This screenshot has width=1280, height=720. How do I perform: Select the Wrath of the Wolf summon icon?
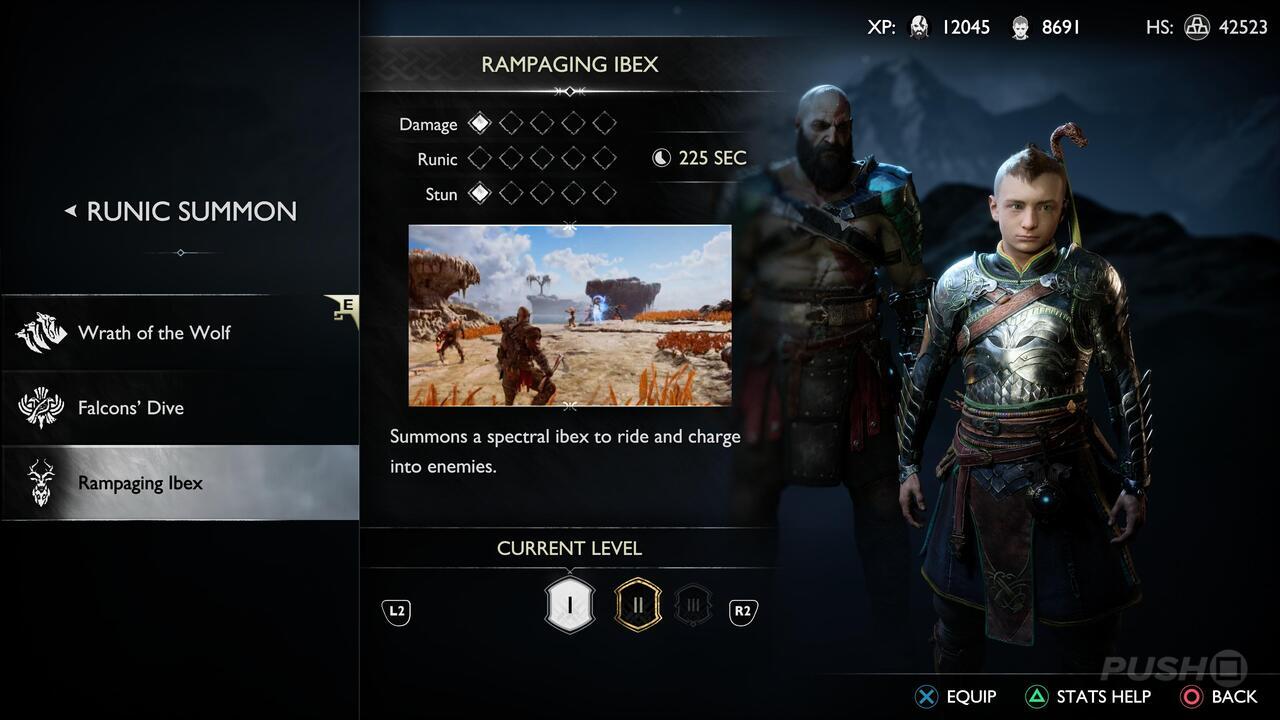click(40, 332)
